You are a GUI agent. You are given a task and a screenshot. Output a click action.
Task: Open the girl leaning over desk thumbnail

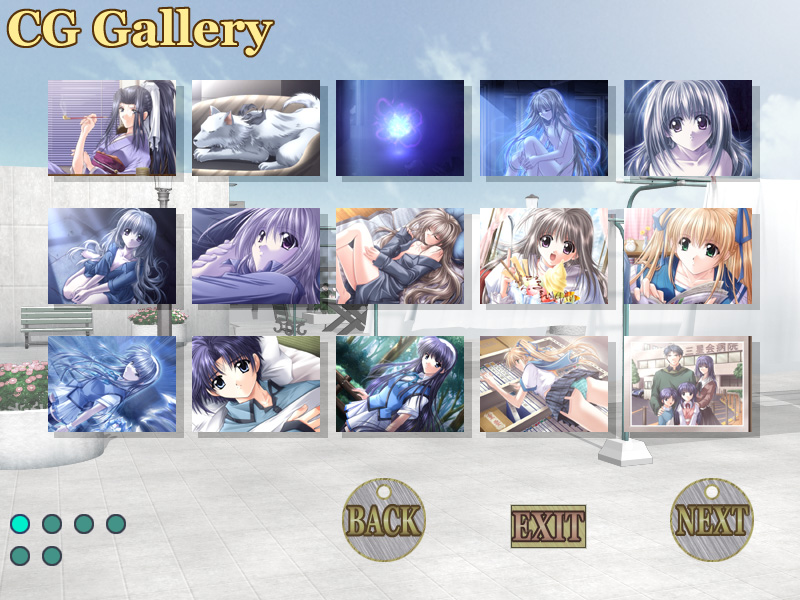(x=544, y=384)
